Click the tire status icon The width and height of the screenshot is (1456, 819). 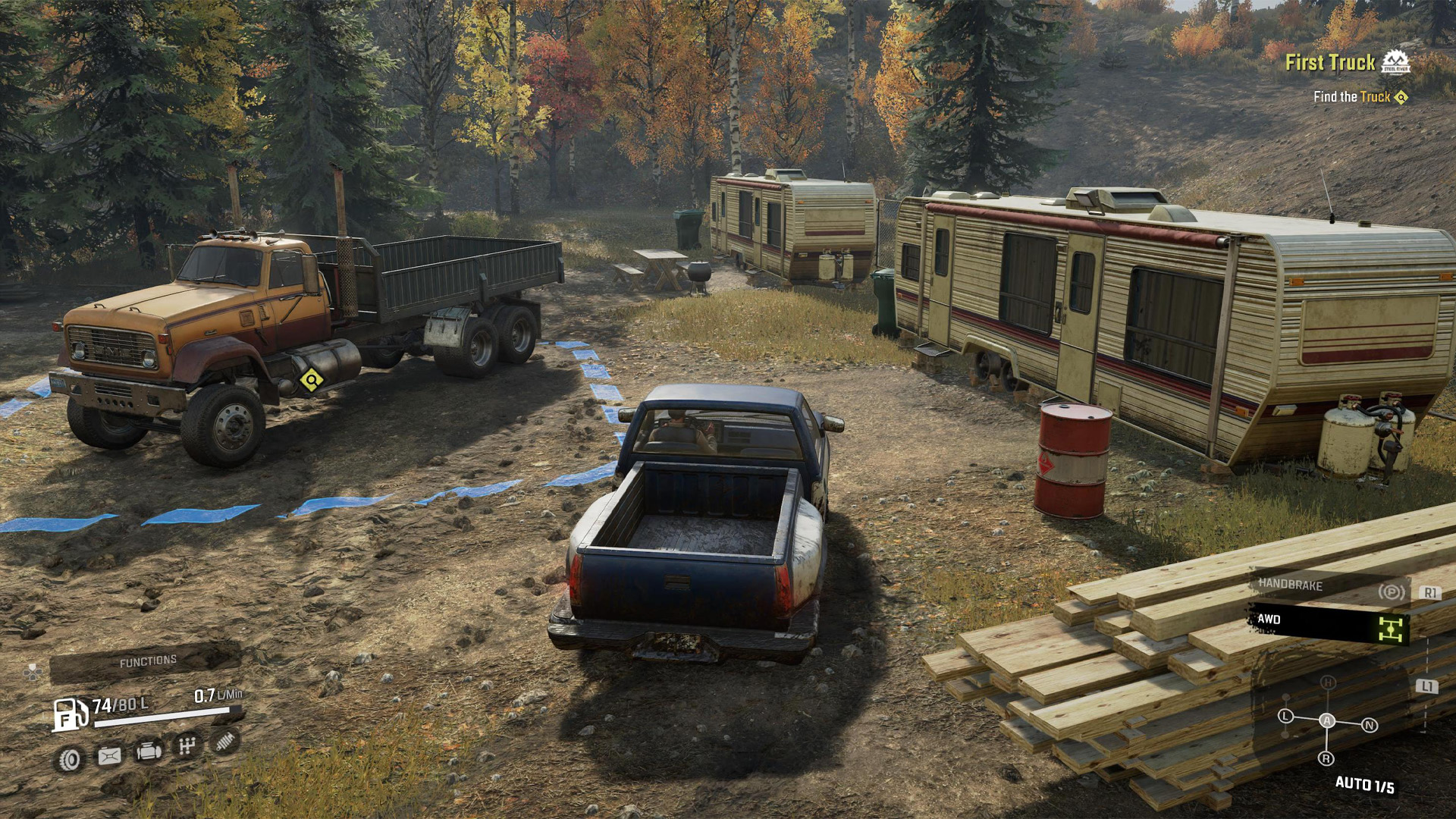coord(70,758)
